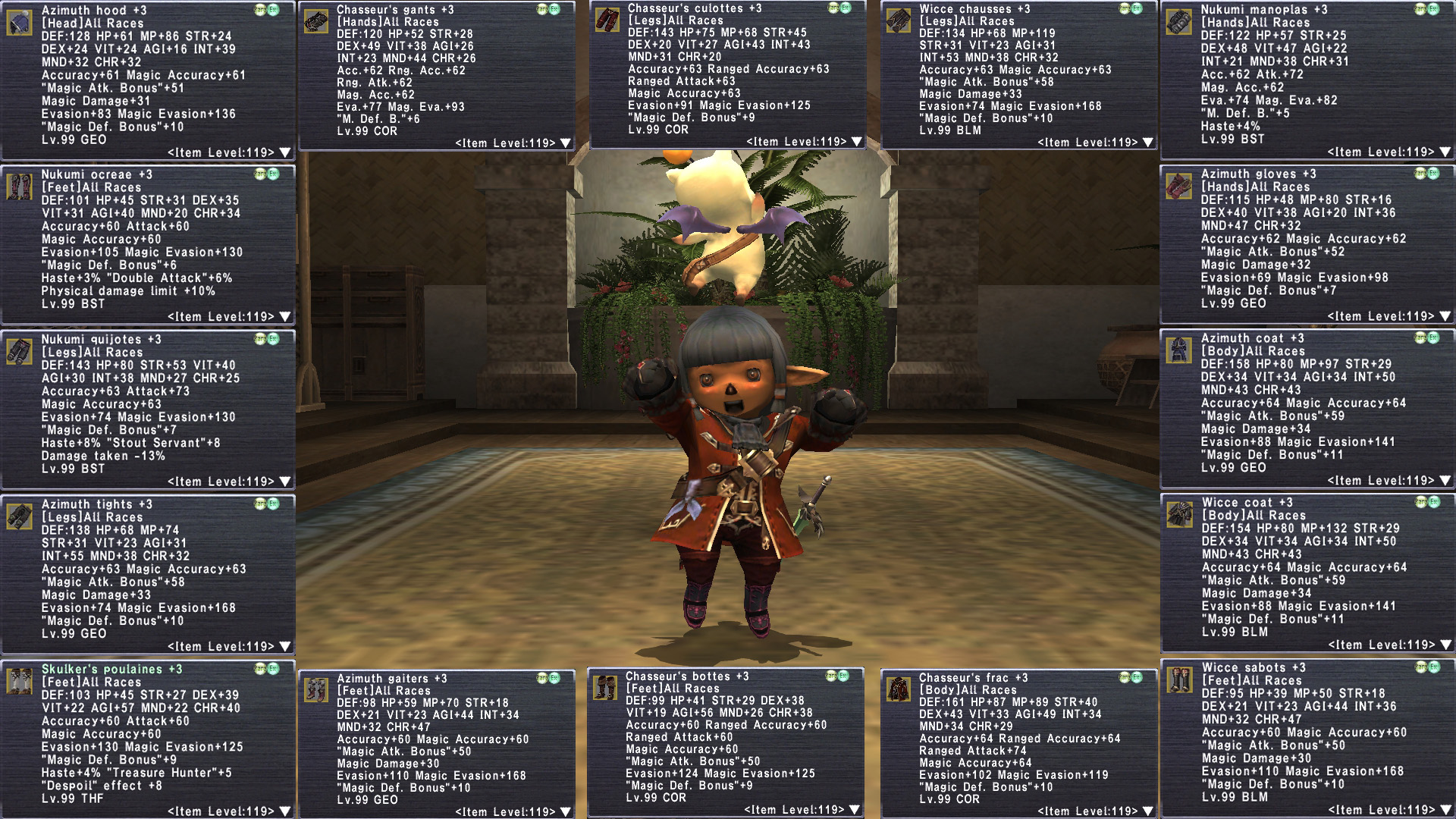Pick the Nukumi manoplas +3 icon
Screen dimensions: 1456x819
coord(1179,23)
